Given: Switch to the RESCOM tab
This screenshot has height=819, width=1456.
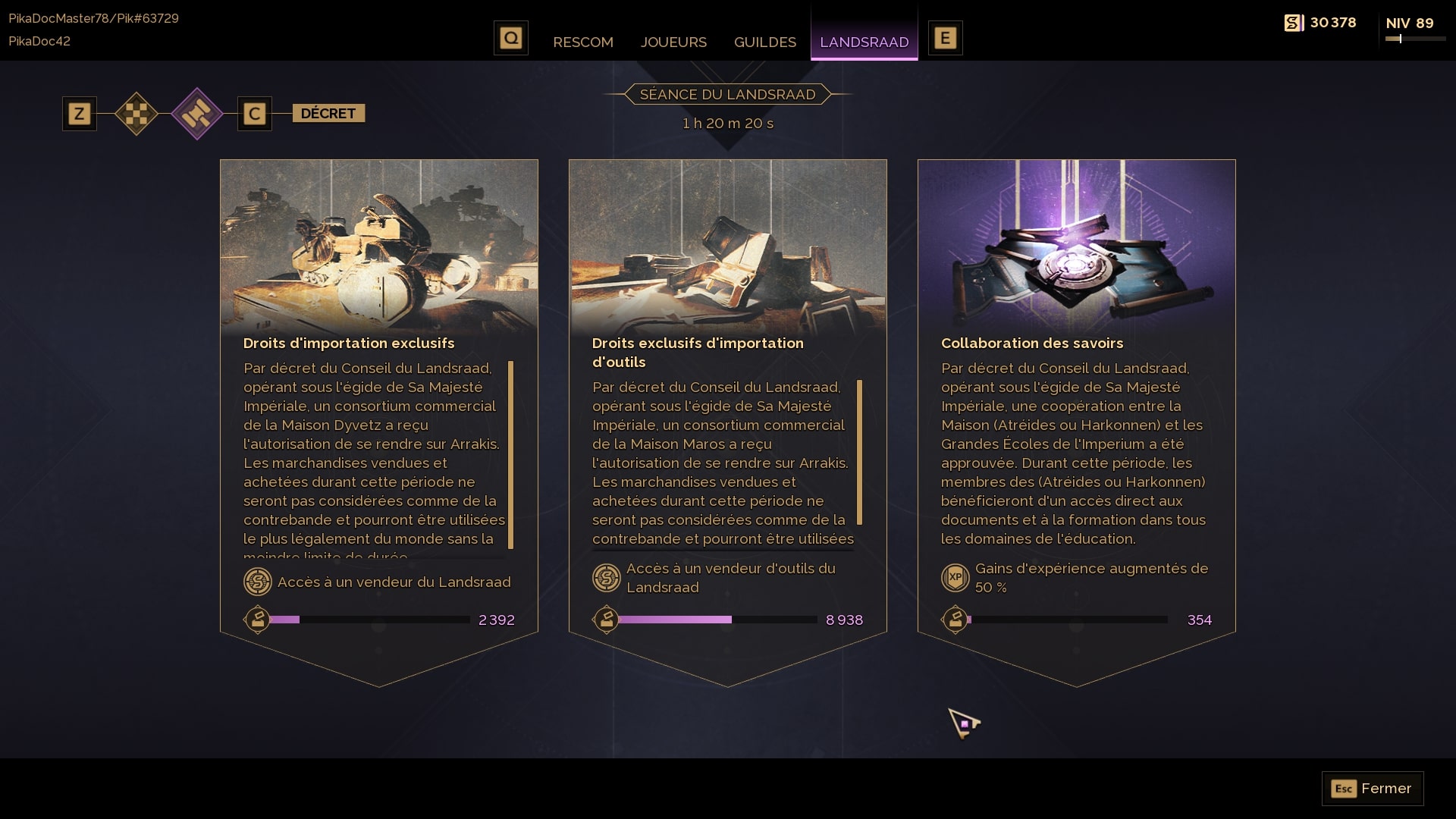Looking at the screenshot, I should pyautogui.click(x=582, y=42).
